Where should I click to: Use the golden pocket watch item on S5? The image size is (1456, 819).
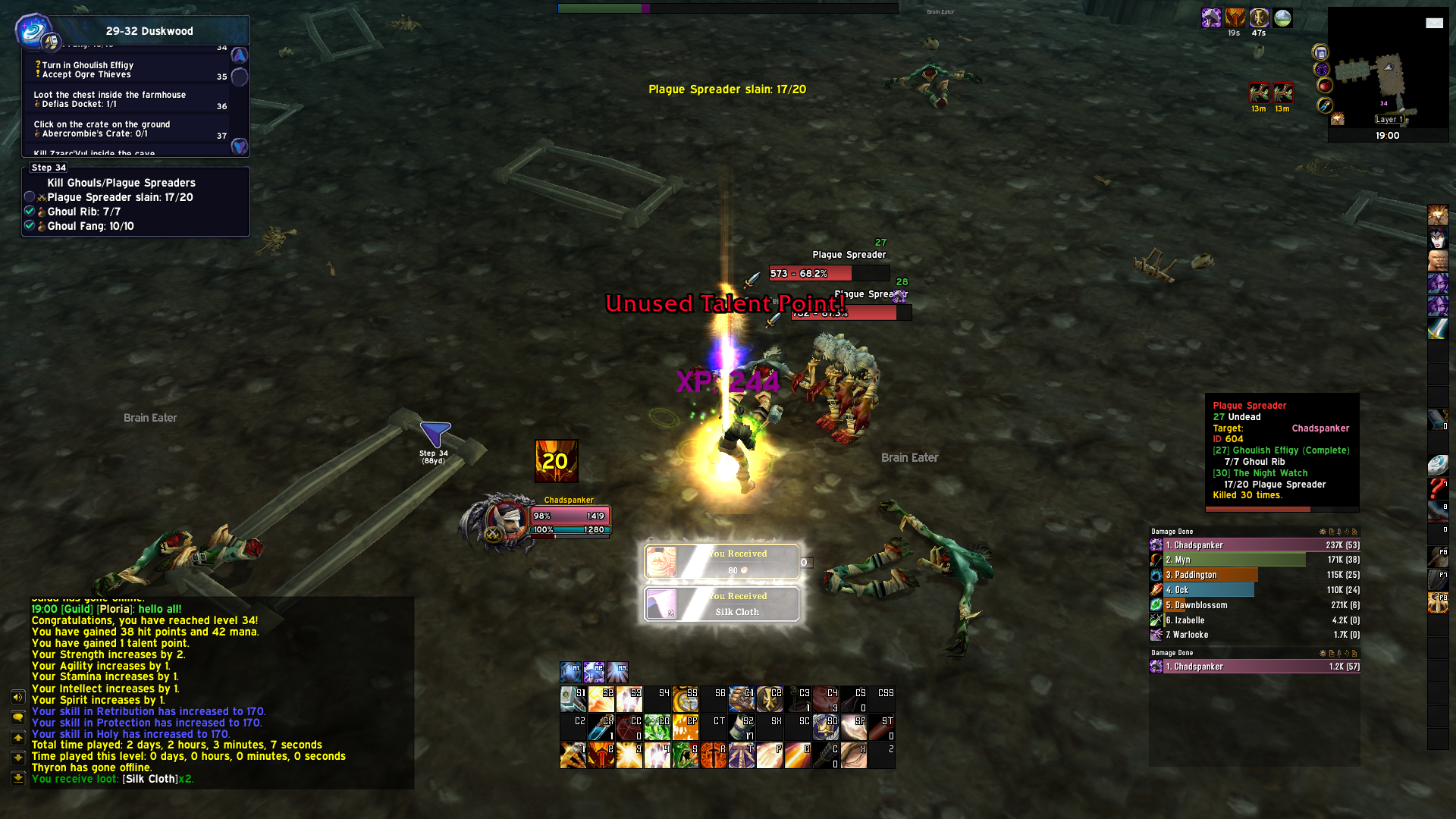685,699
